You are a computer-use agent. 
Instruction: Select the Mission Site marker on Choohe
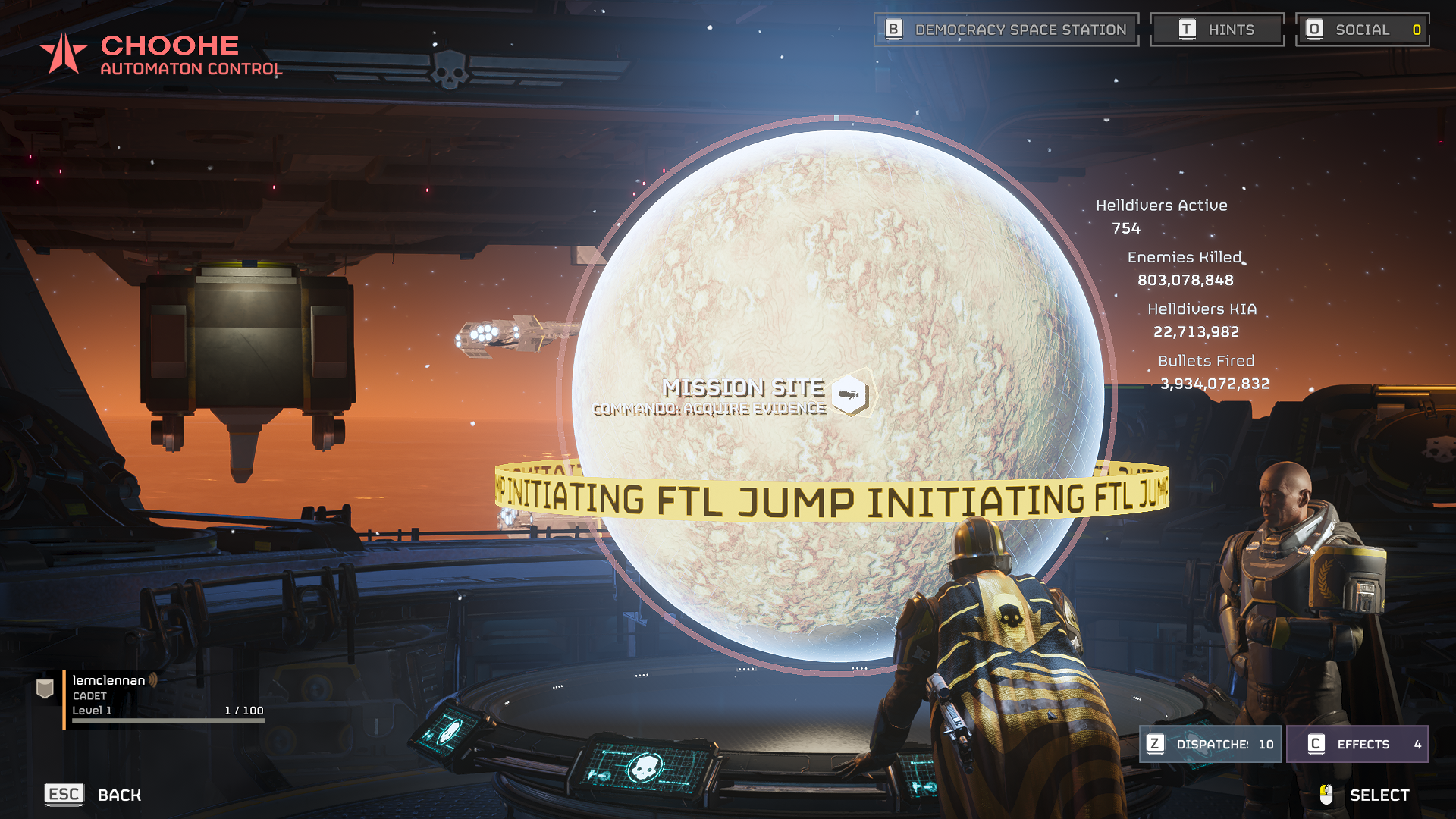(x=850, y=394)
